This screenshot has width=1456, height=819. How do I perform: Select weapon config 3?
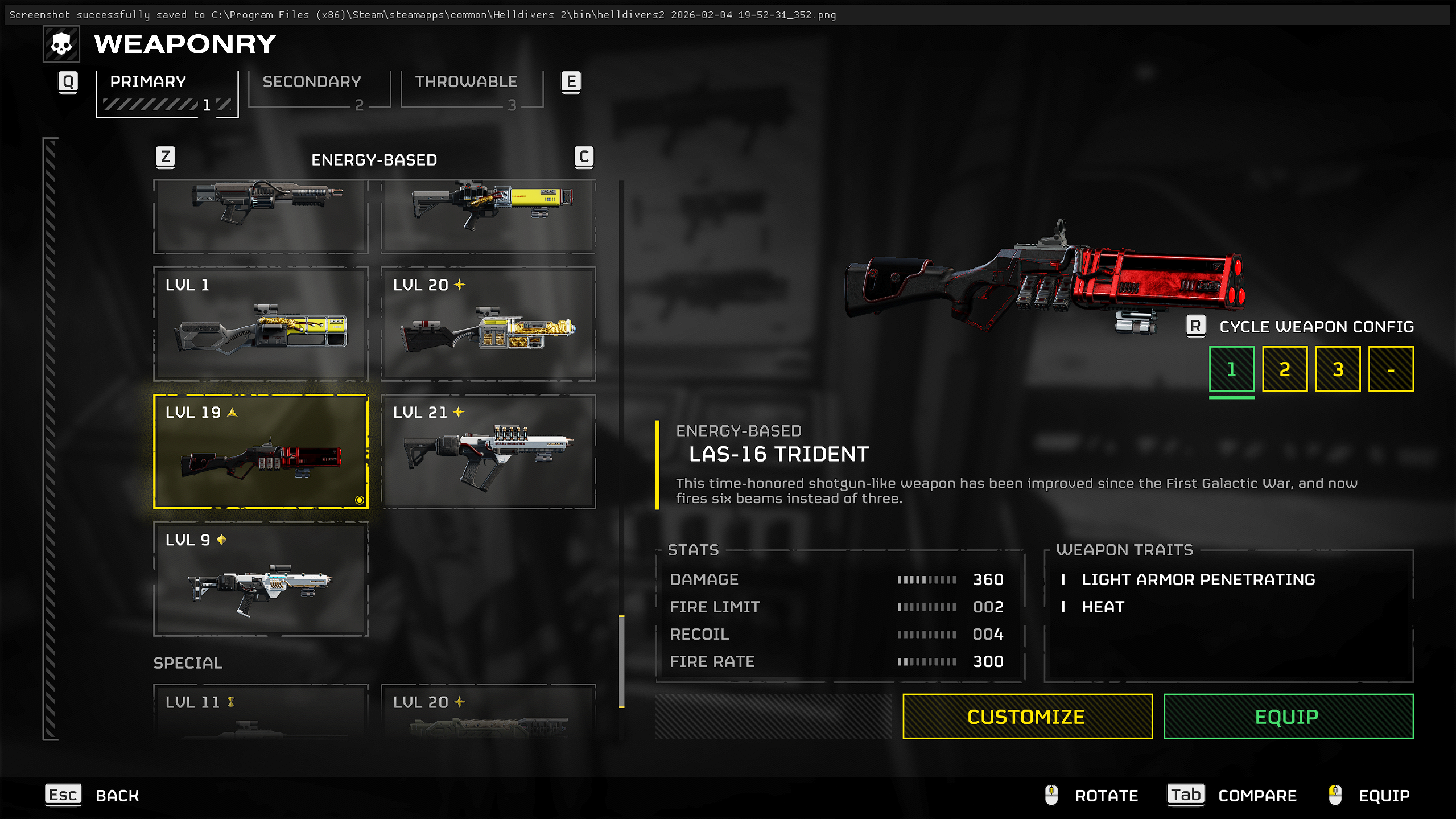coord(1338,369)
